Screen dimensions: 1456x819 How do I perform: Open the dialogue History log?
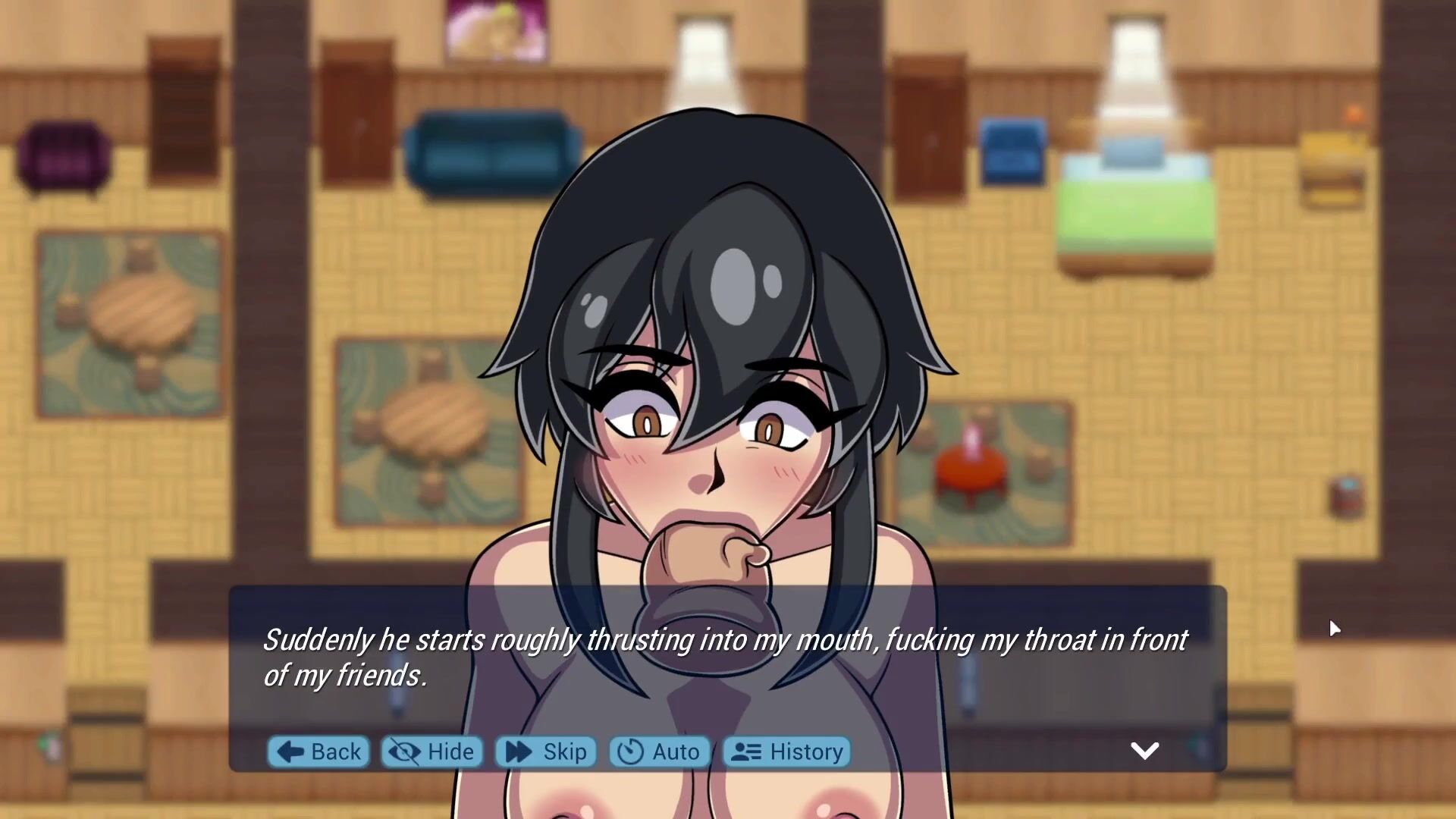[x=787, y=752]
